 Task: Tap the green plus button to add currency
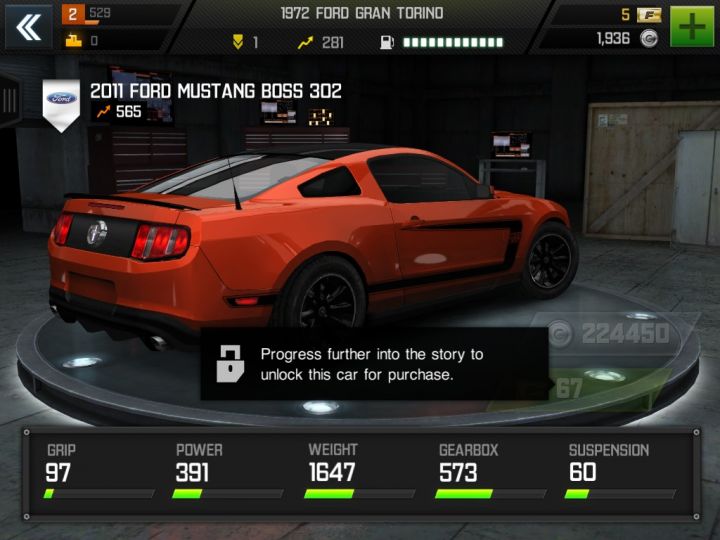690,26
